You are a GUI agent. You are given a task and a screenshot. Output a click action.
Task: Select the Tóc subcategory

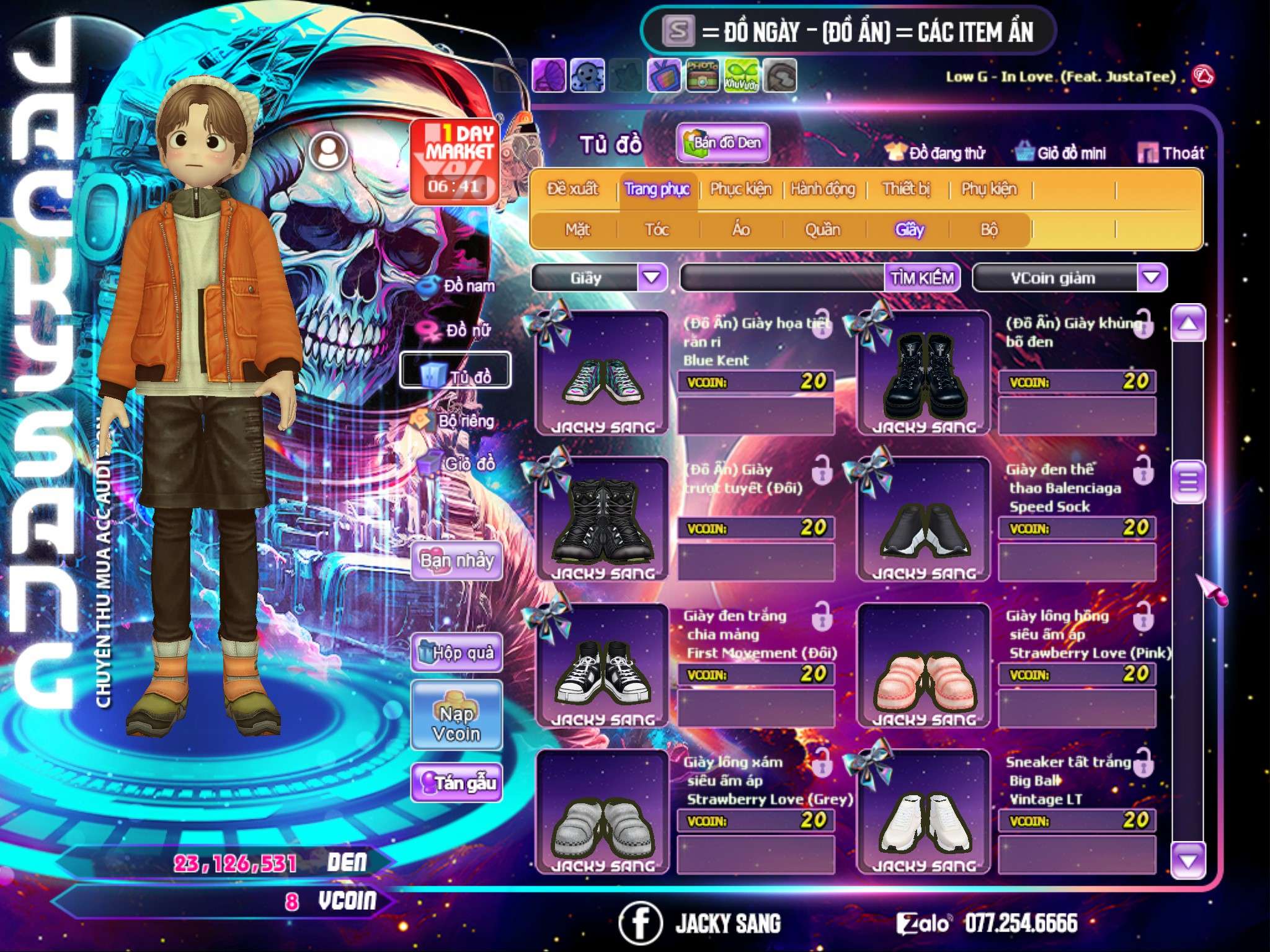(657, 230)
